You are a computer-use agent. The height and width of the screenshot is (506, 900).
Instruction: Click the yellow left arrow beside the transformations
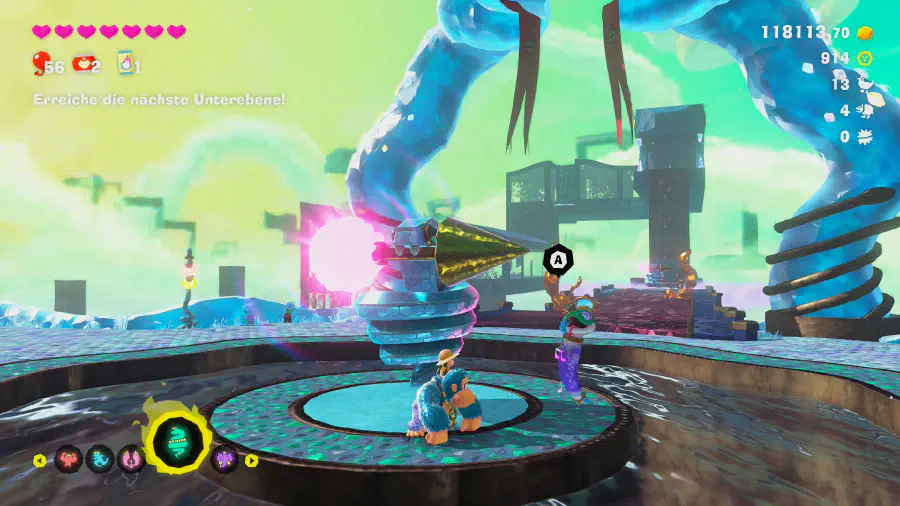coord(40,461)
